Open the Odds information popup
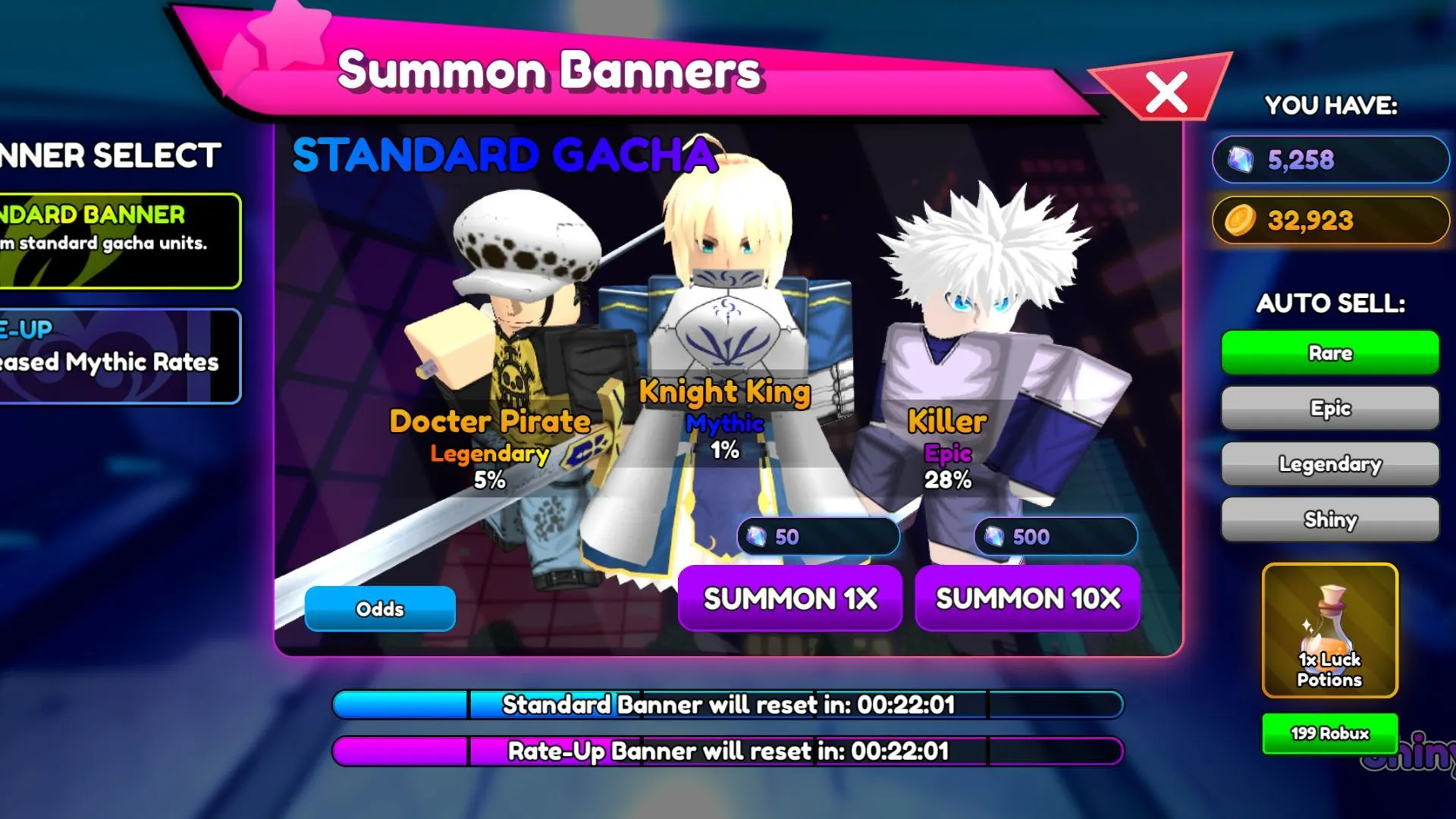1456x819 pixels. [x=379, y=608]
